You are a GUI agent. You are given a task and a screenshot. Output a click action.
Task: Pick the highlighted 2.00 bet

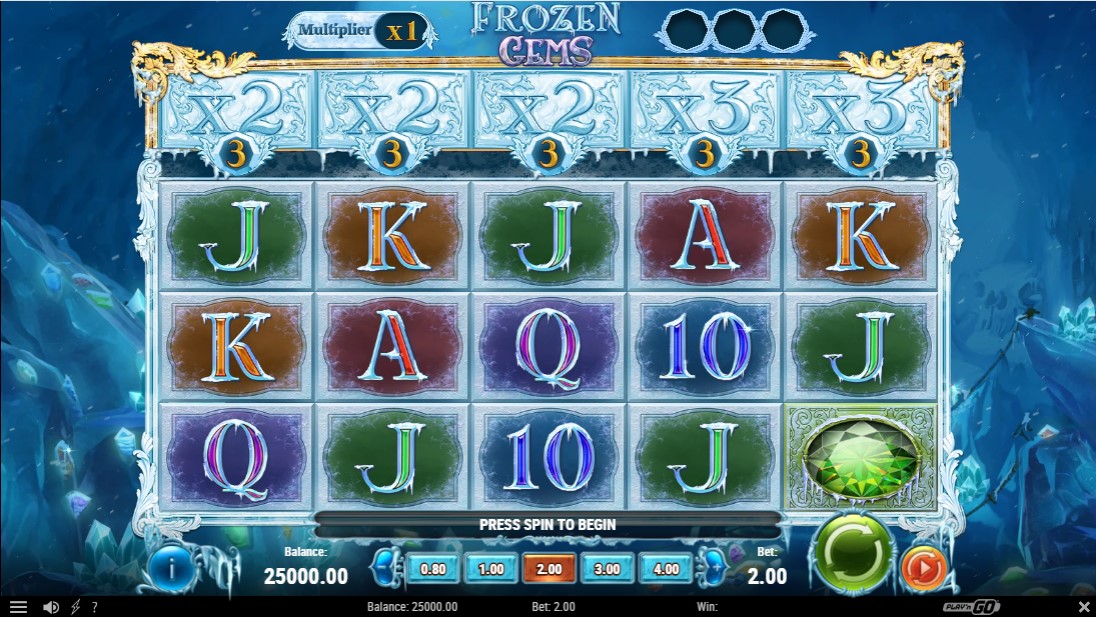pyautogui.click(x=549, y=569)
